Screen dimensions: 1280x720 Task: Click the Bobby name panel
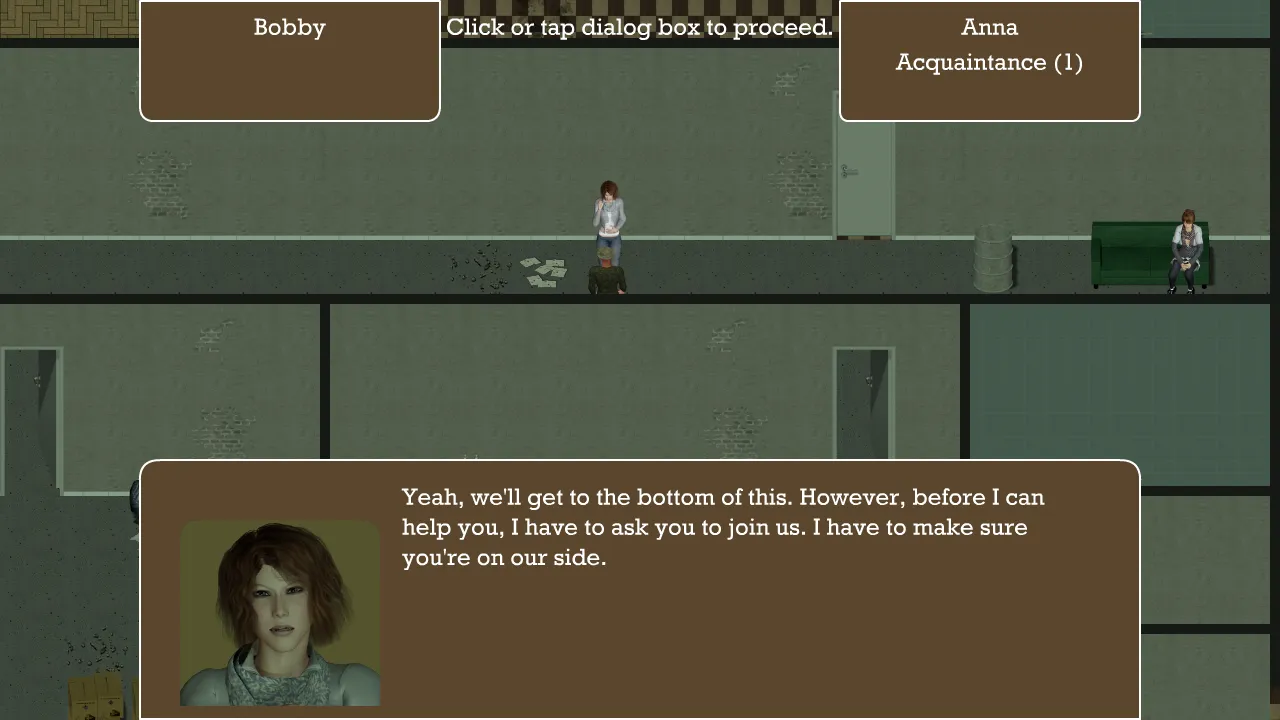pyautogui.click(x=289, y=60)
